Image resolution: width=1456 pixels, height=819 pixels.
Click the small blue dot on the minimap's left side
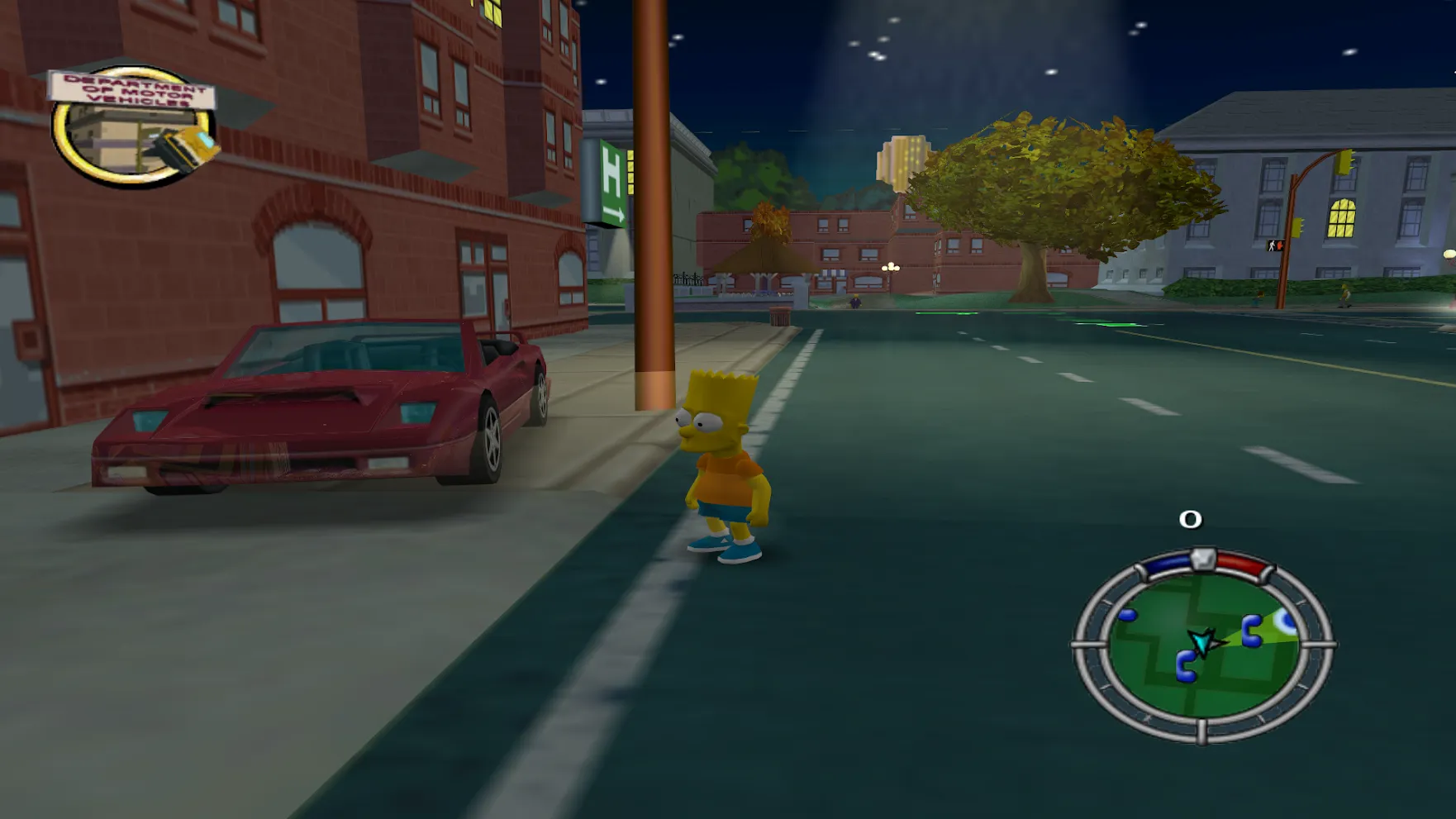1127,617
